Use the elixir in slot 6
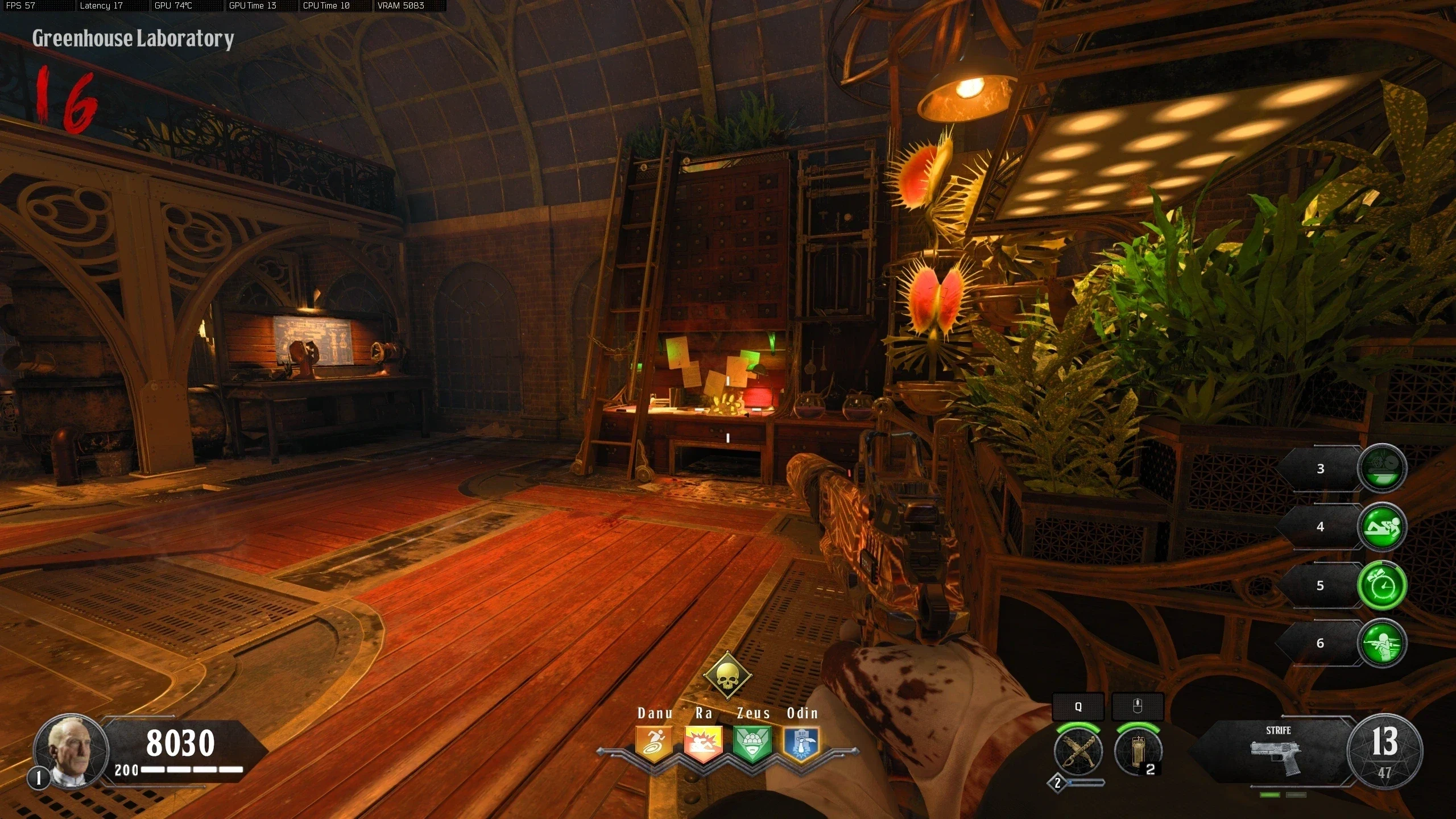1456x819 pixels. click(1382, 643)
